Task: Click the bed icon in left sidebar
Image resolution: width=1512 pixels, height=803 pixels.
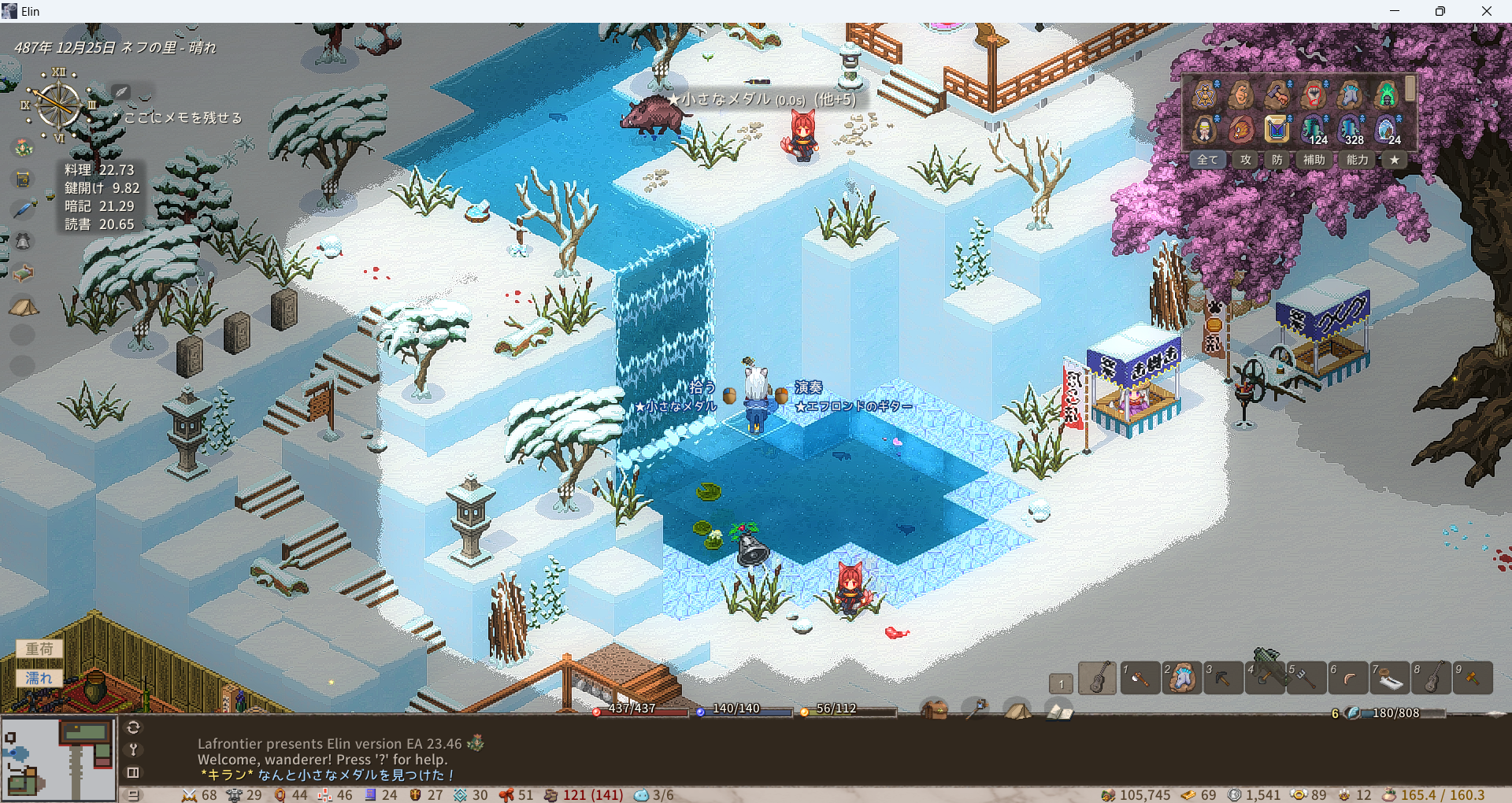Action: pos(23,272)
